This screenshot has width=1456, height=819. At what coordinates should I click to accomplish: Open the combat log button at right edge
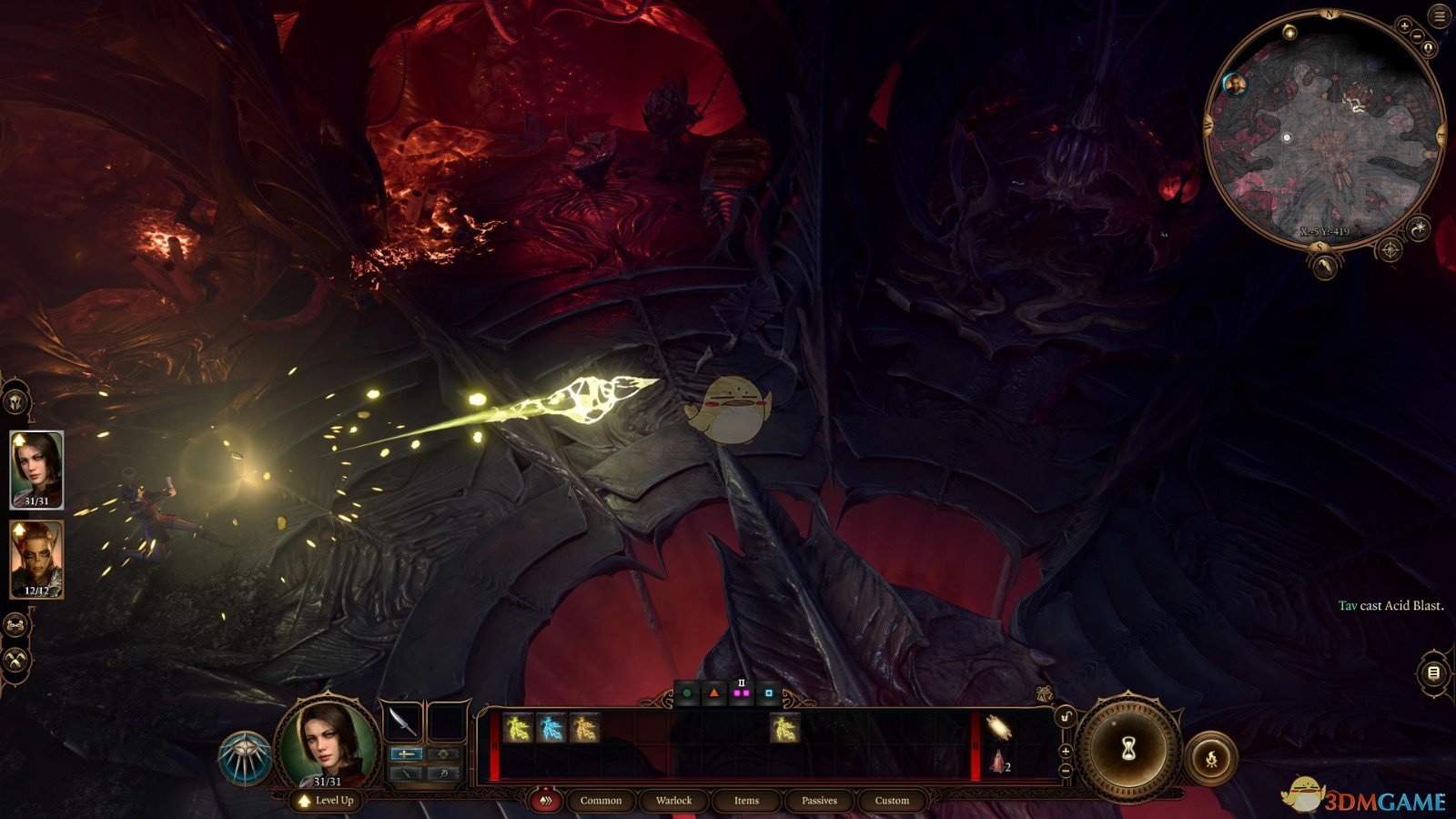1433,672
